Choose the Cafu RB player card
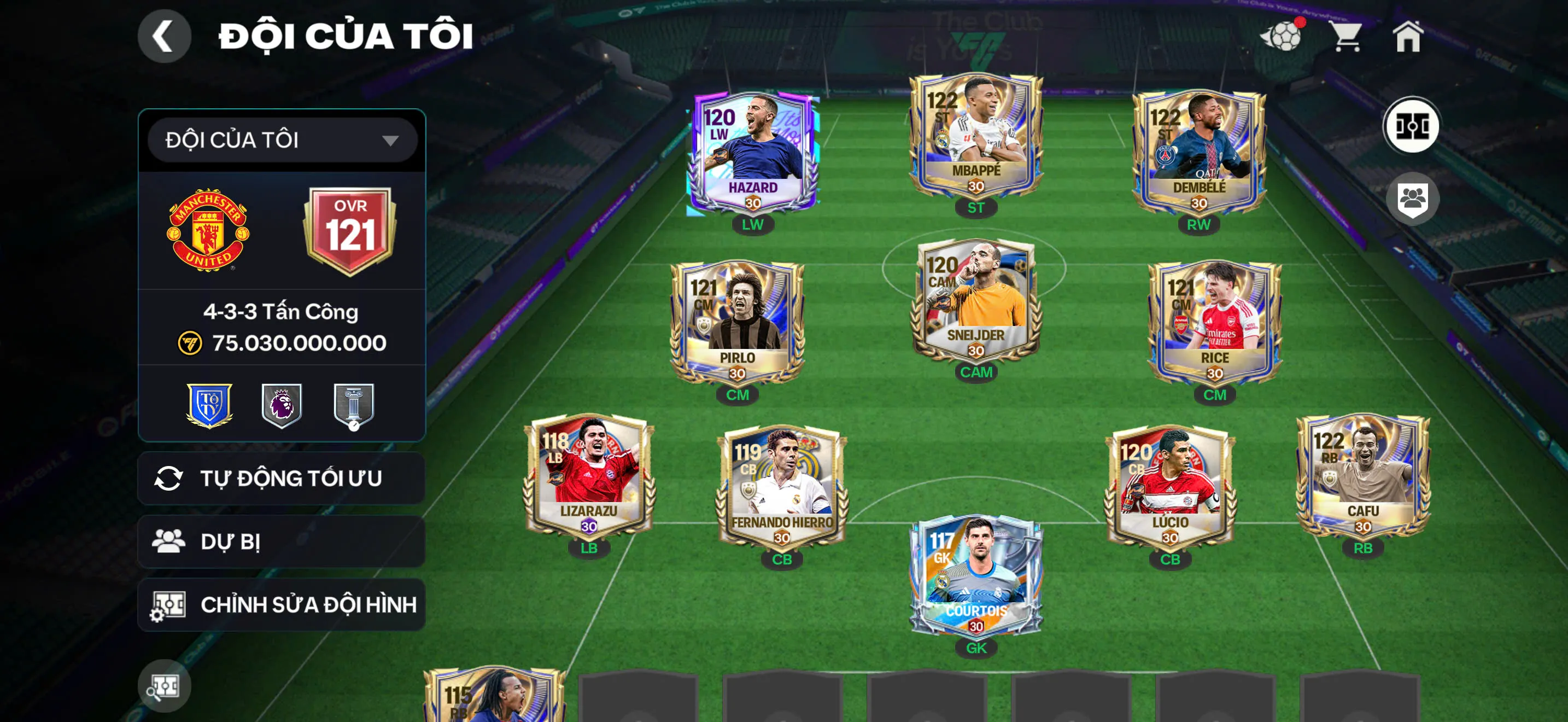Image resolution: width=1568 pixels, height=722 pixels. 1363,475
